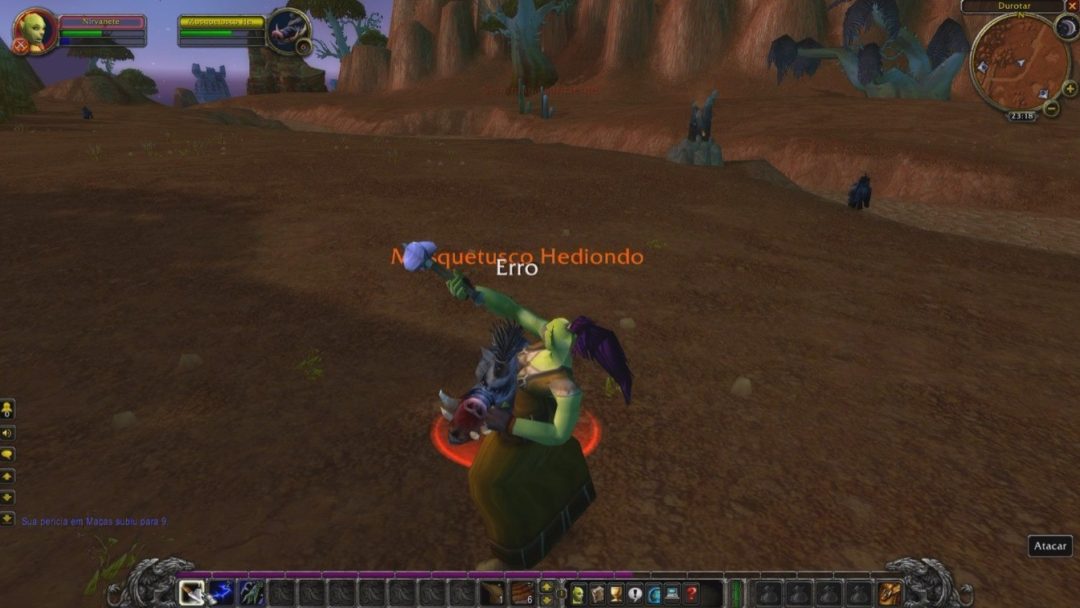The image size is (1080, 608).
Task: Open the computer game menu button
Action: tap(672, 594)
